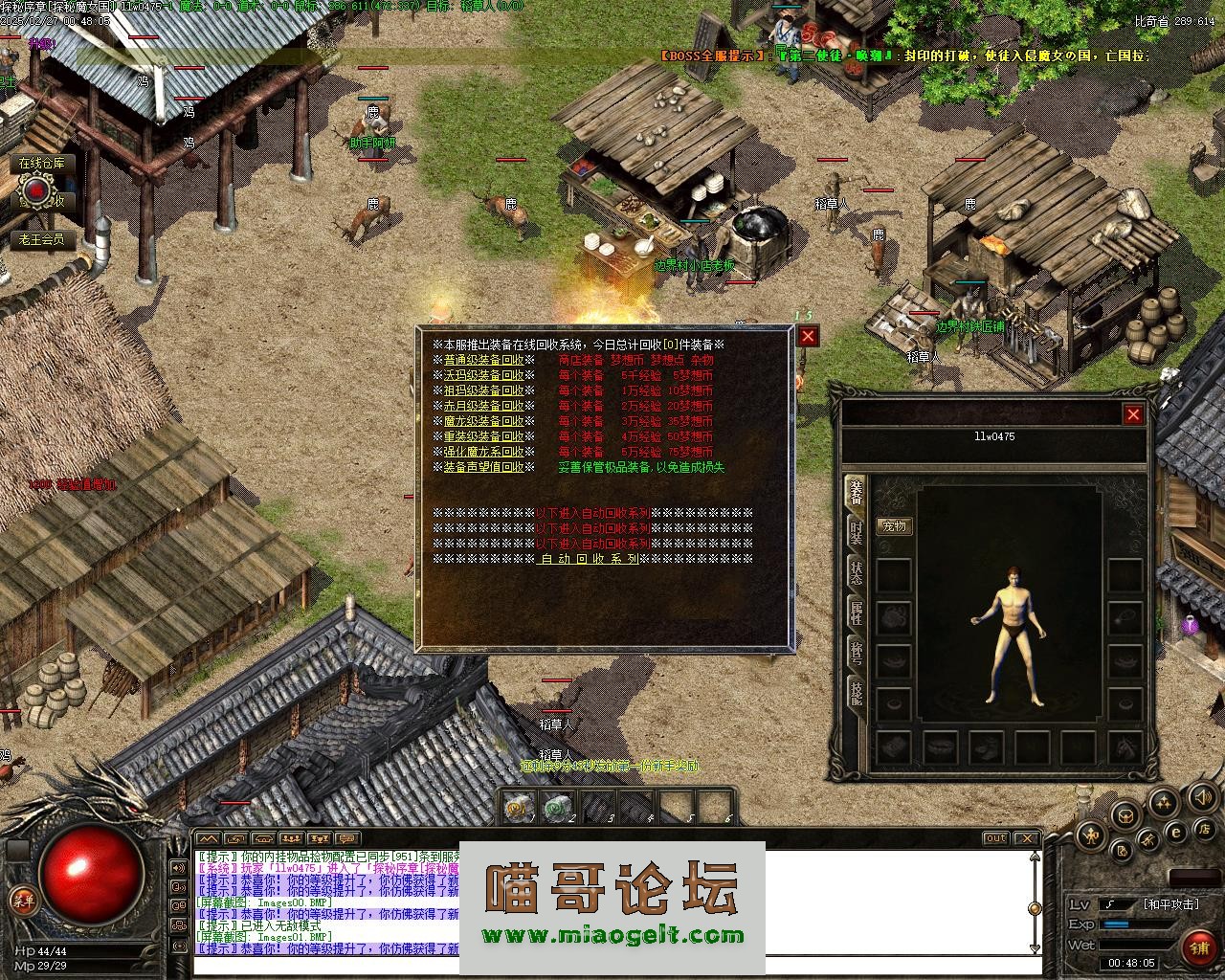Image resolution: width=1225 pixels, height=980 pixels.
Task: Close the equipment recycling dialog
Action: pyautogui.click(x=809, y=336)
